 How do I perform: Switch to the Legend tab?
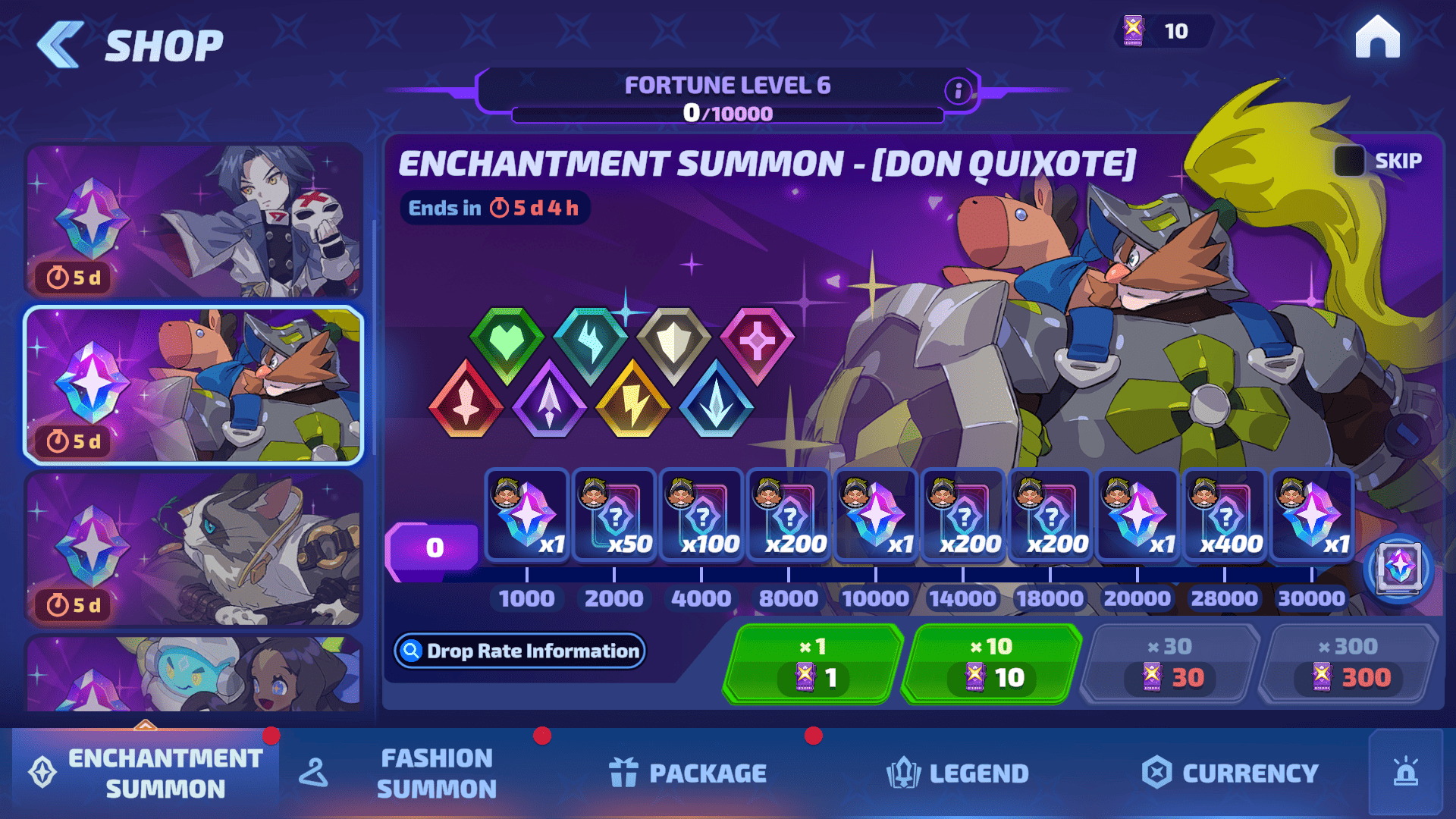pos(958,773)
